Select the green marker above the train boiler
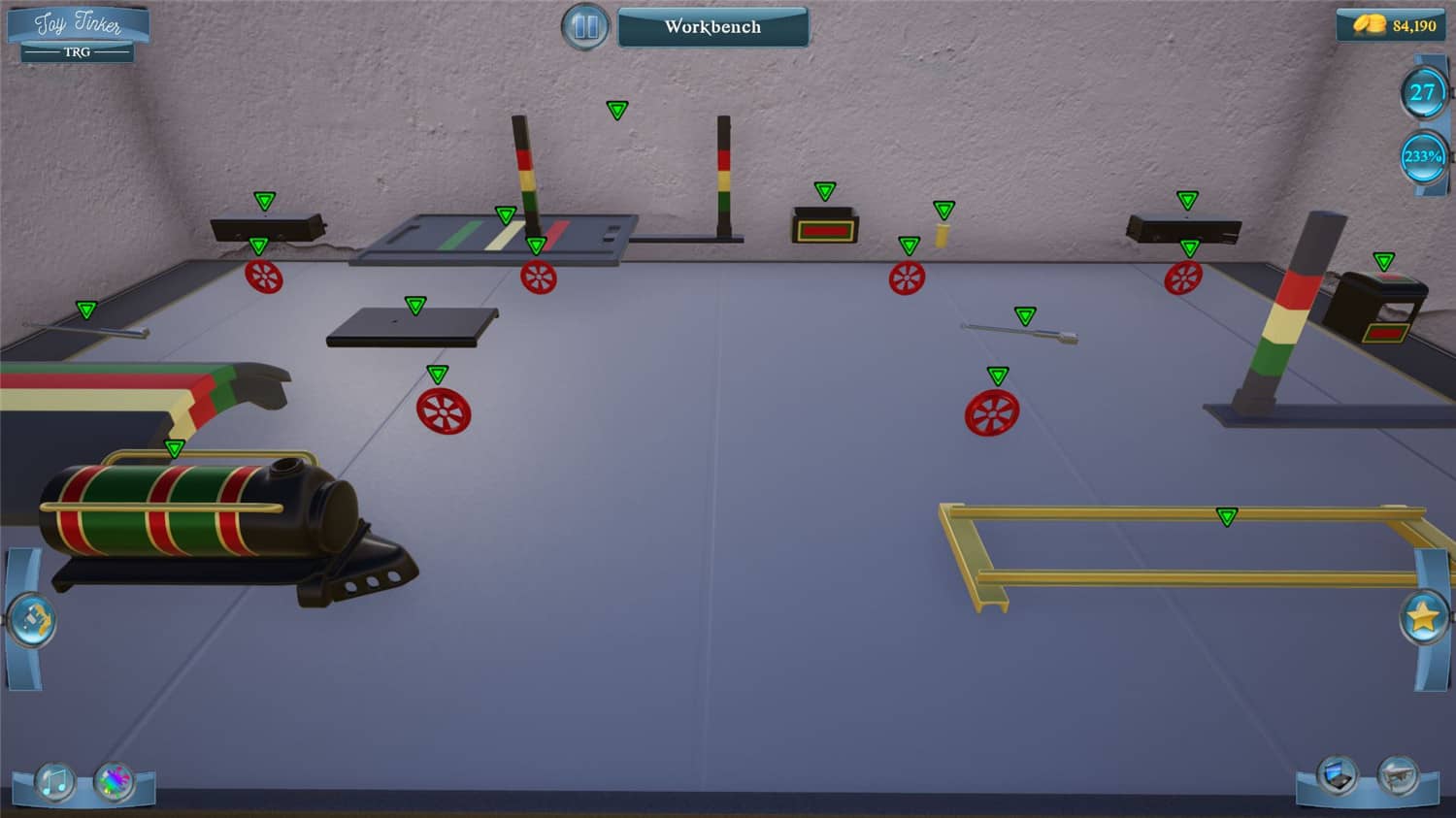The image size is (1456, 818). [175, 448]
